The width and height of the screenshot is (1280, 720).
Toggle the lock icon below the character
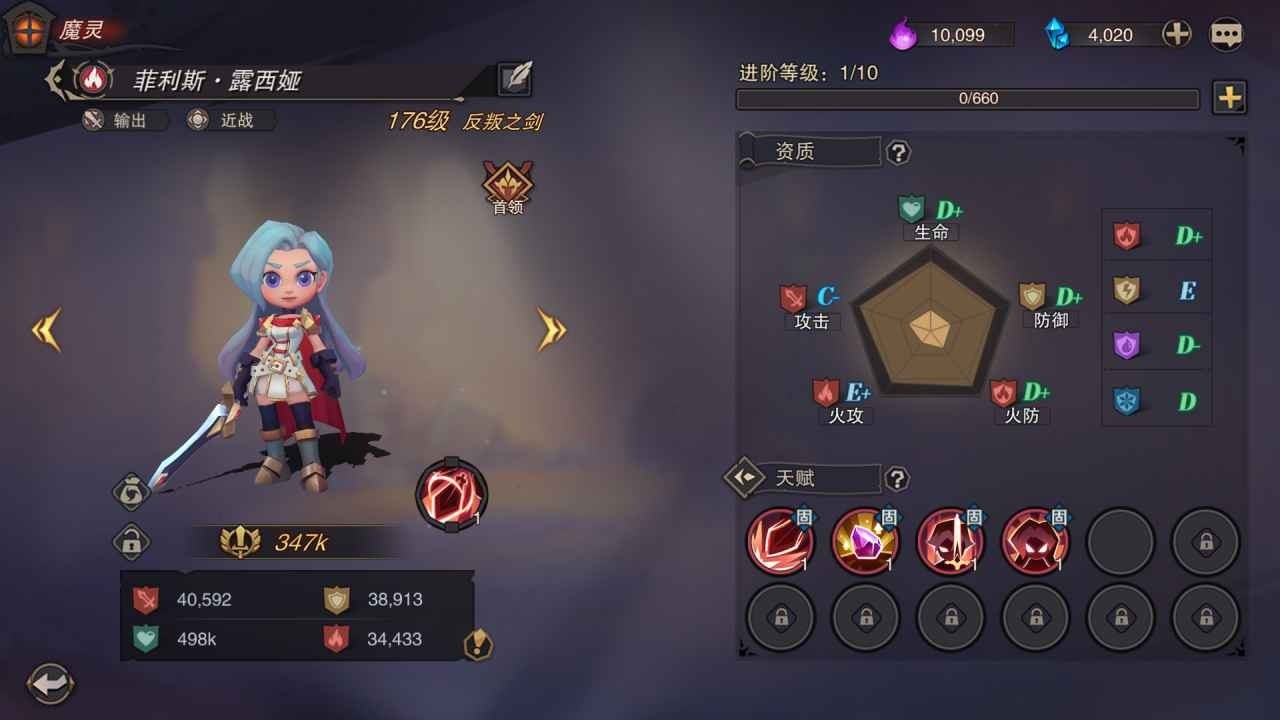(130, 541)
